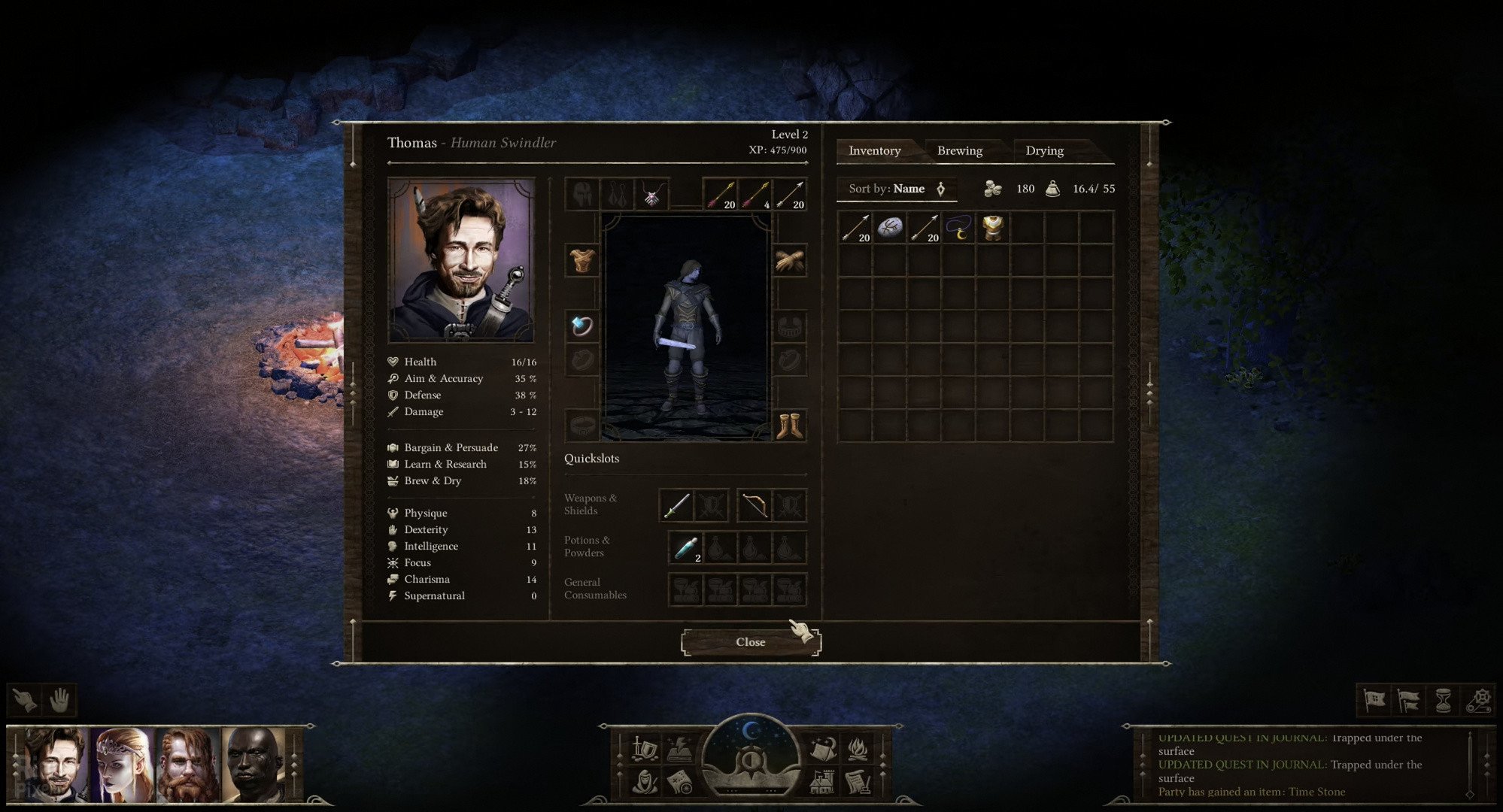Screen dimensions: 1503x812
Task: Click the Close button
Action: click(750, 641)
